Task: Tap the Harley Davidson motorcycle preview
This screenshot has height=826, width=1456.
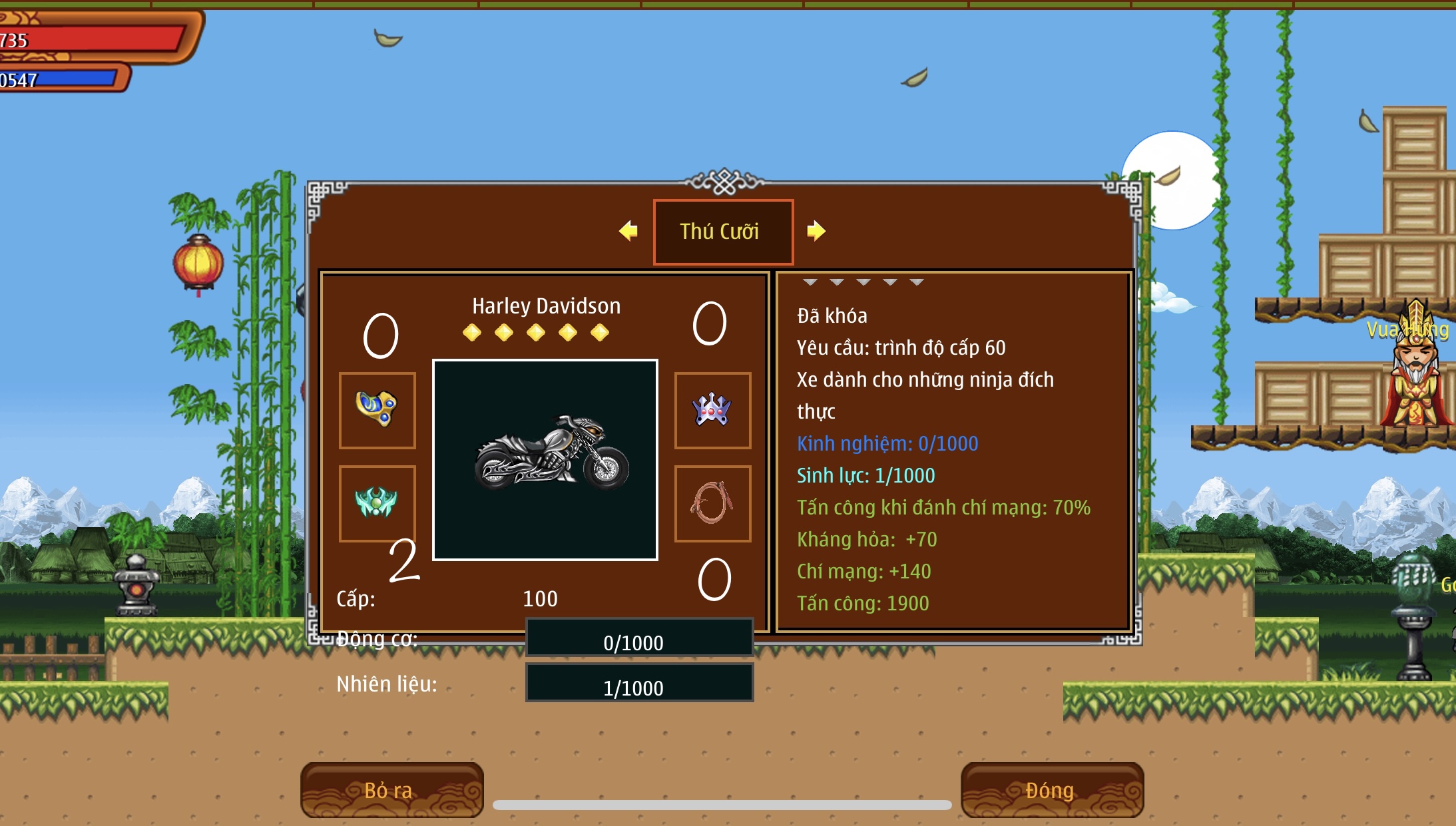Action: (x=545, y=459)
